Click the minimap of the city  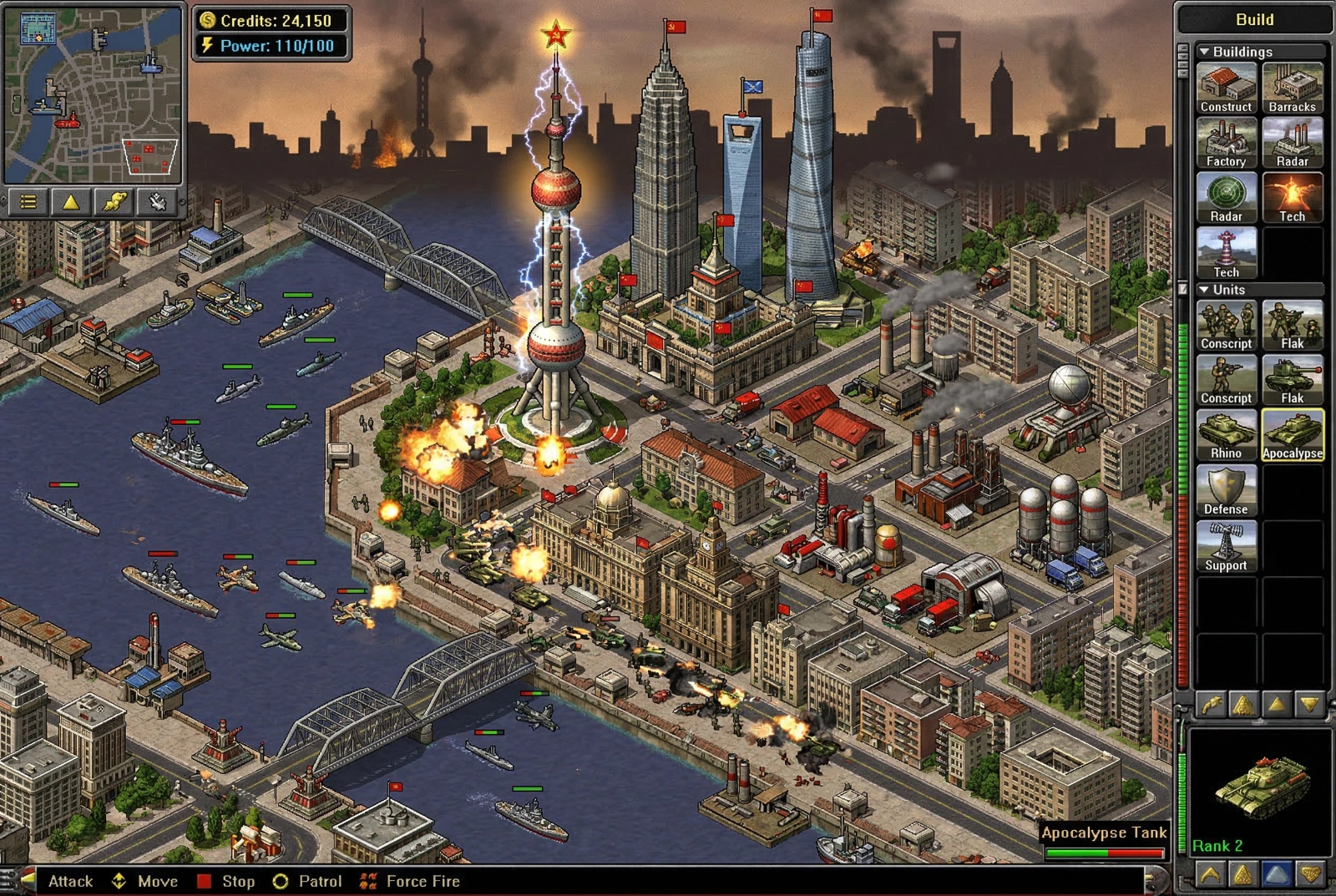(x=93, y=94)
